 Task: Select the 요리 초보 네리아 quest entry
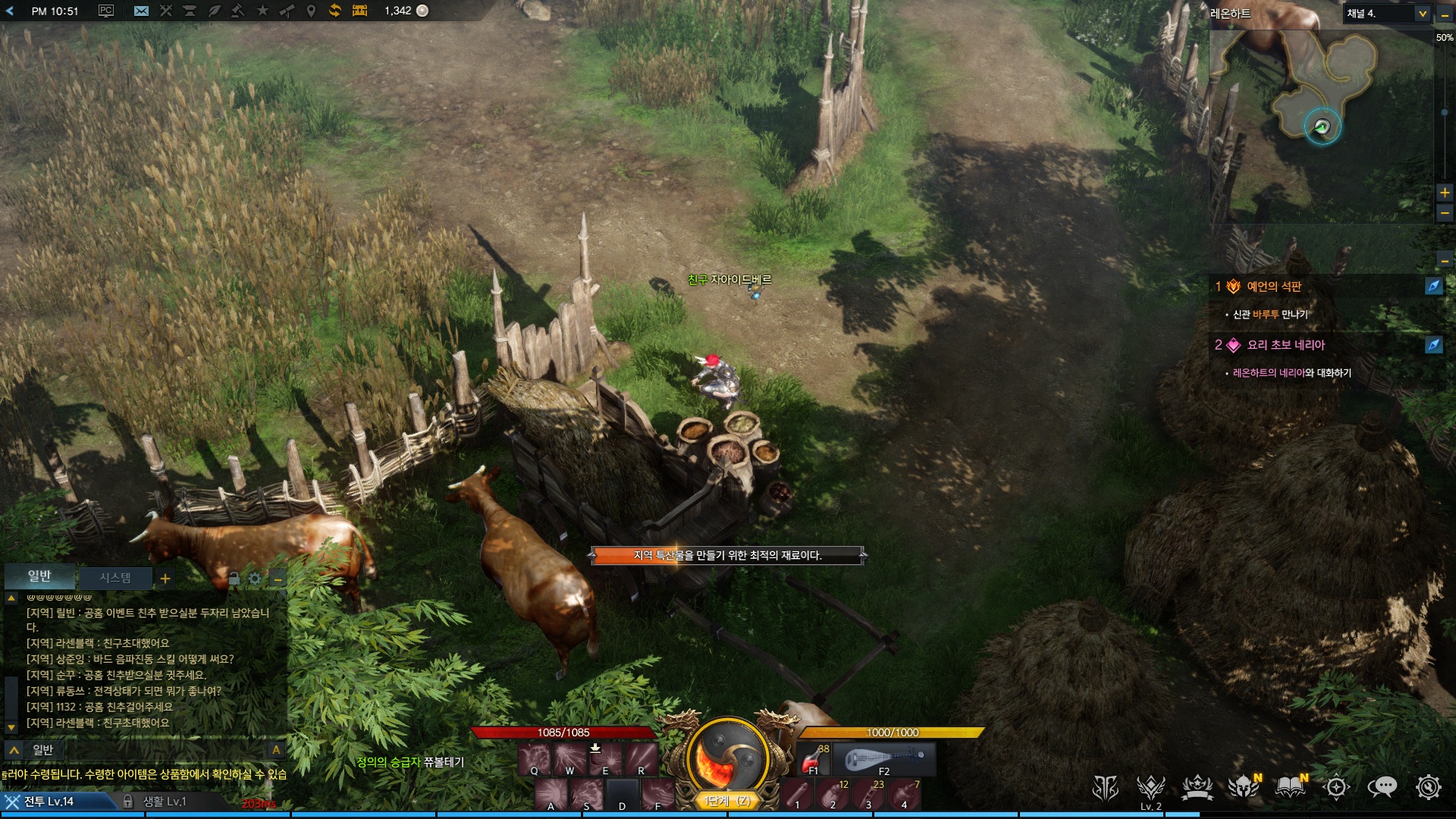[x=1286, y=345]
